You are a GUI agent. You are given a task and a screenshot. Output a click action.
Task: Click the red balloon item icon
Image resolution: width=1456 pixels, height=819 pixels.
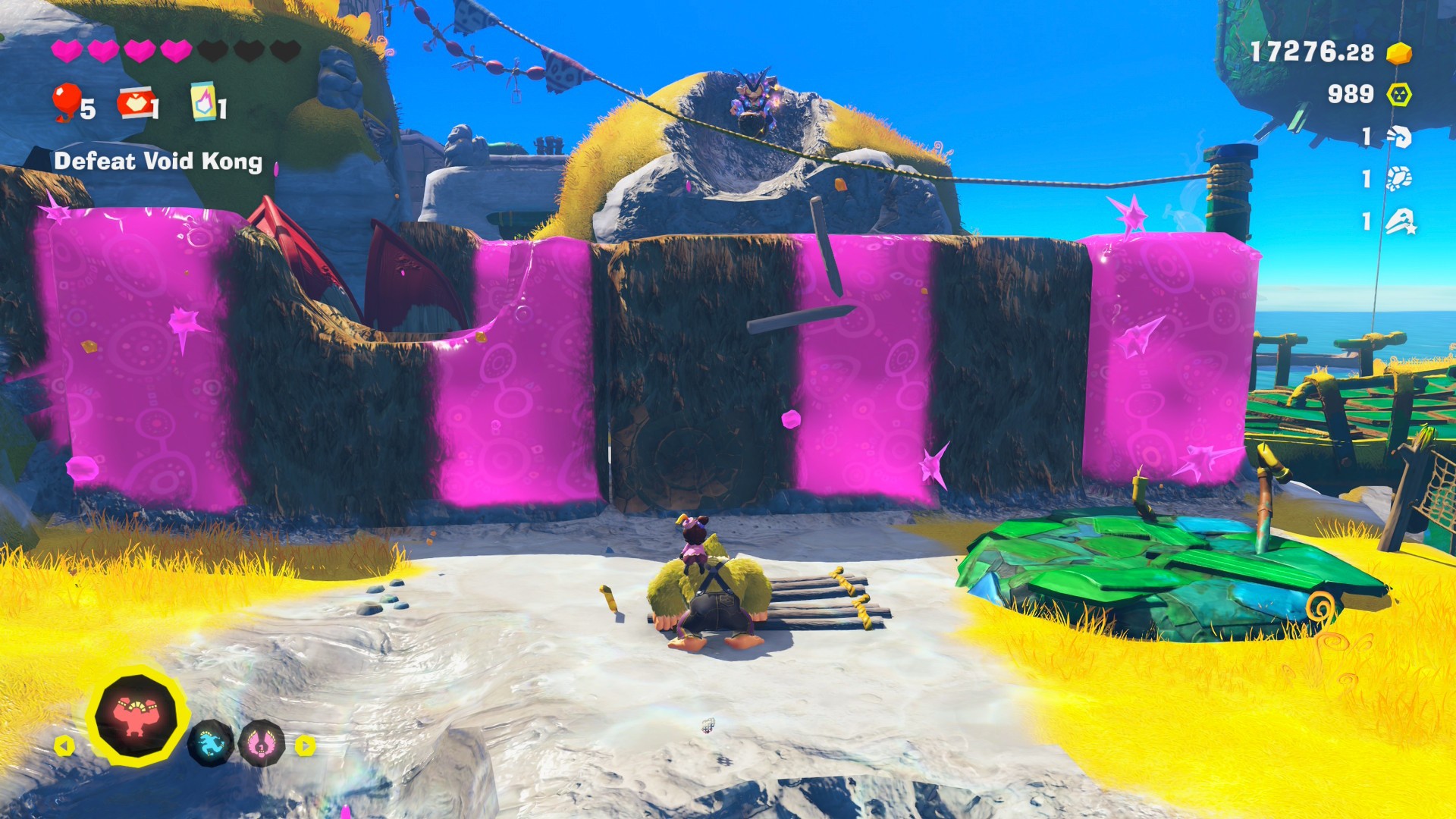click(67, 102)
